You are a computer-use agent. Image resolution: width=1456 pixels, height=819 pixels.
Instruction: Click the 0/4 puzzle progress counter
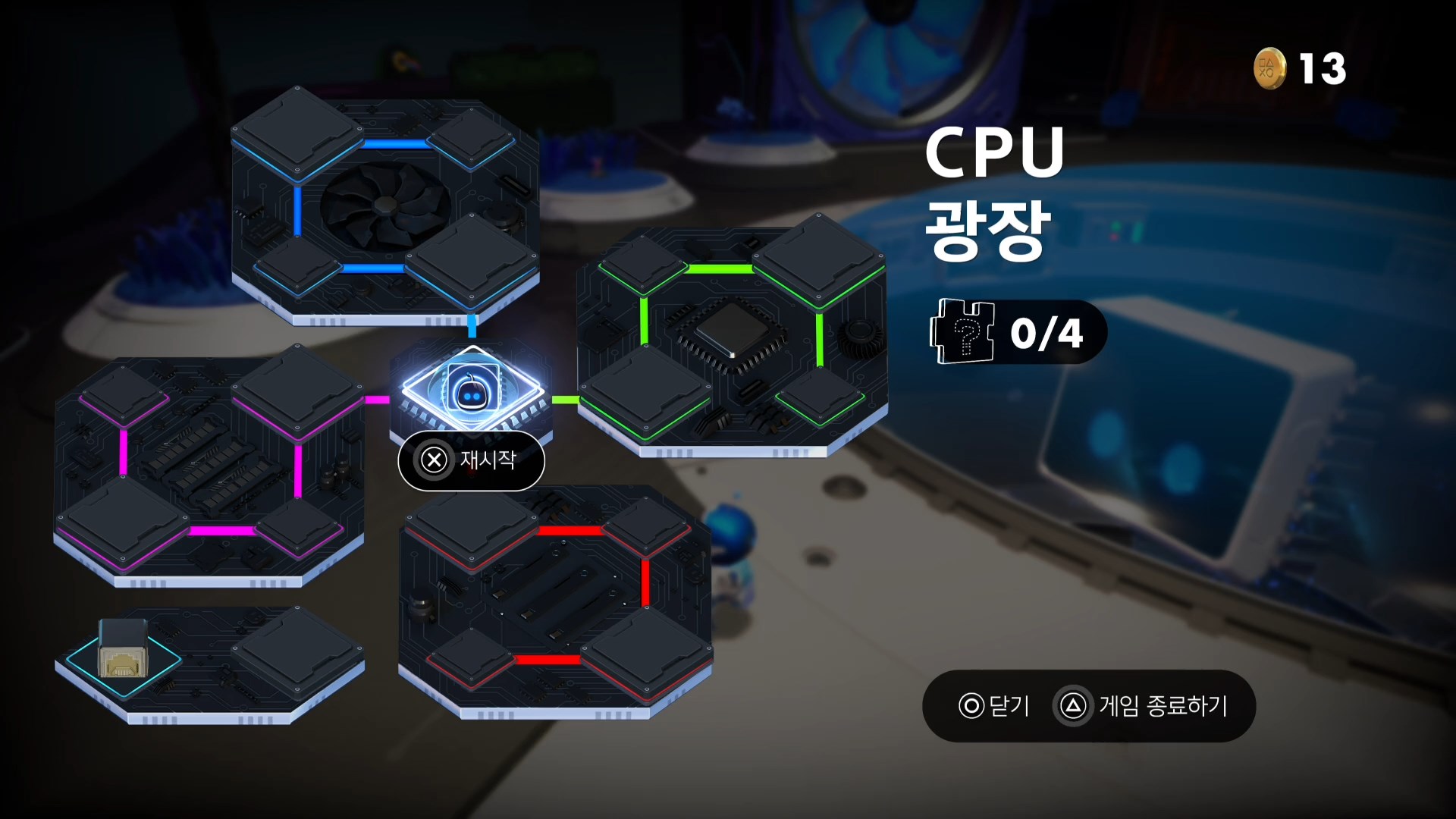pos(1046,331)
